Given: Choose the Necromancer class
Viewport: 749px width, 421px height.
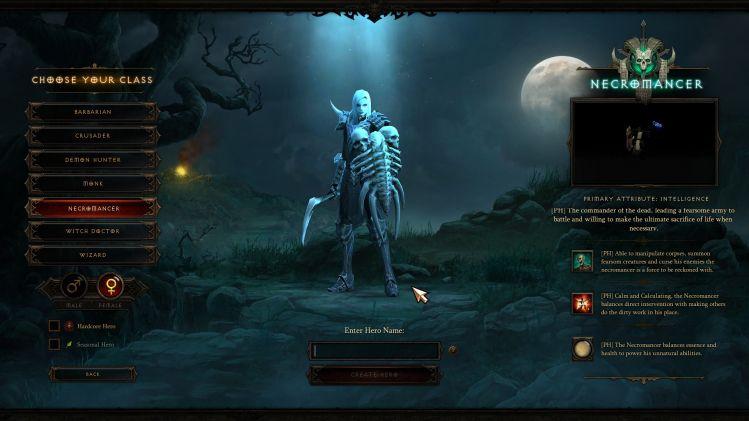Looking at the screenshot, I should click(92, 208).
